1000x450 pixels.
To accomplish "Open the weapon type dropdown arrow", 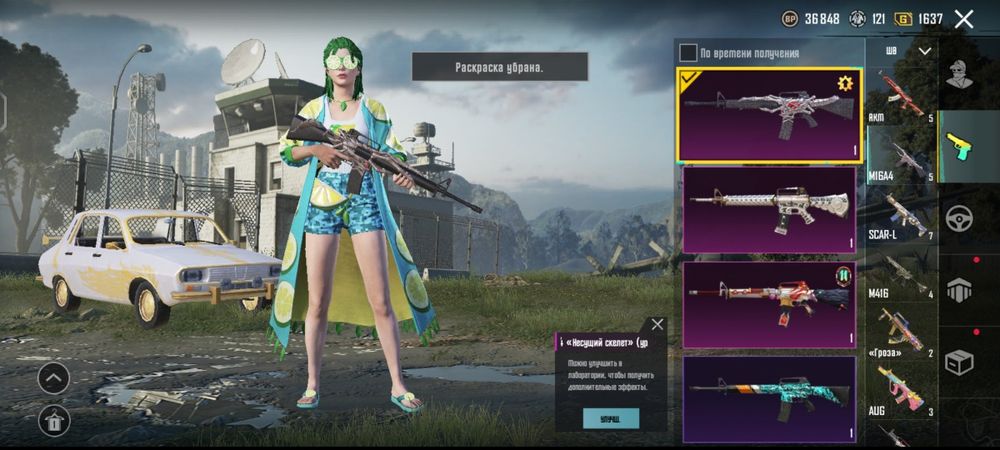I will [x=925, y=51].
